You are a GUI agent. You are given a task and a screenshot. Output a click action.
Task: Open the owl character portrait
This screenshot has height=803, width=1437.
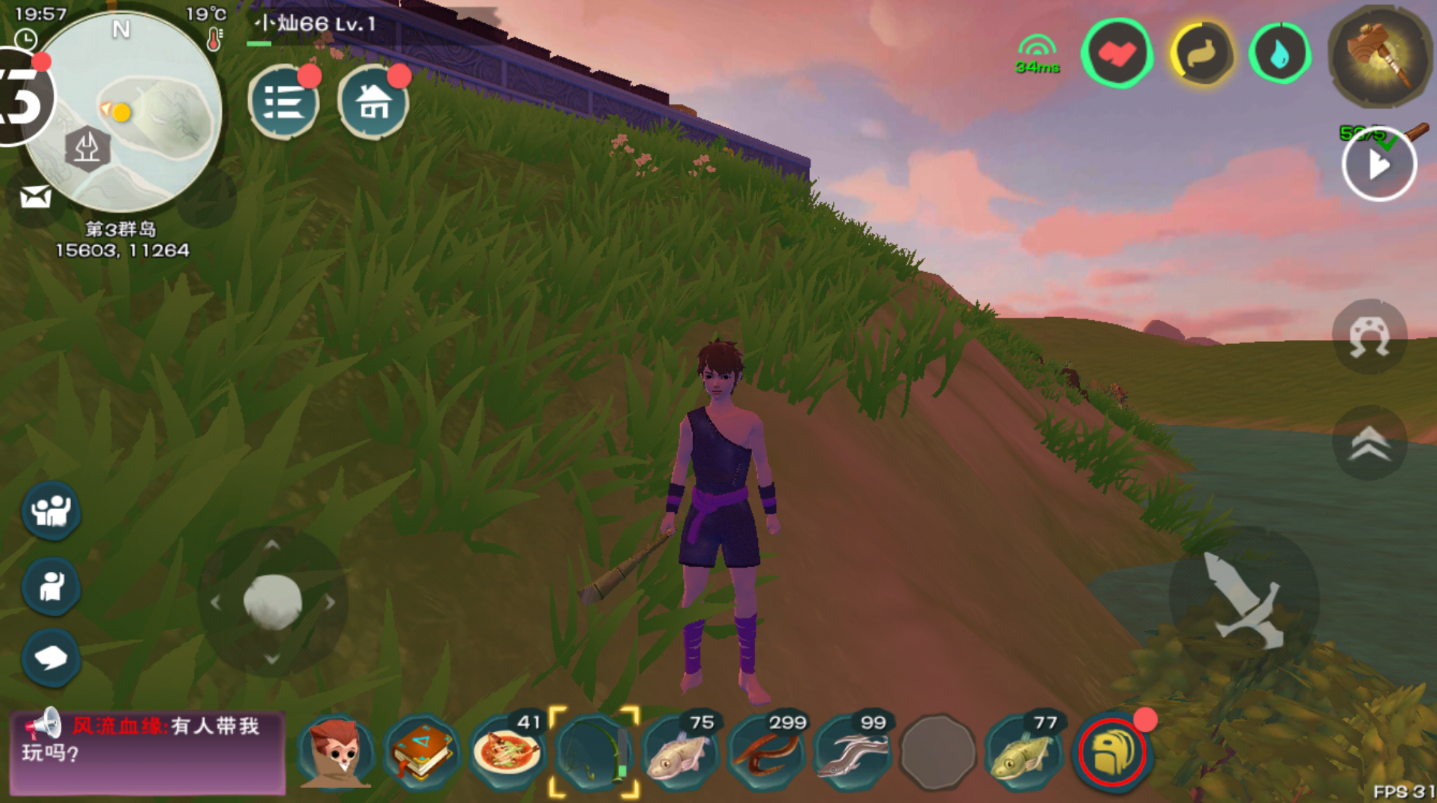336,753
